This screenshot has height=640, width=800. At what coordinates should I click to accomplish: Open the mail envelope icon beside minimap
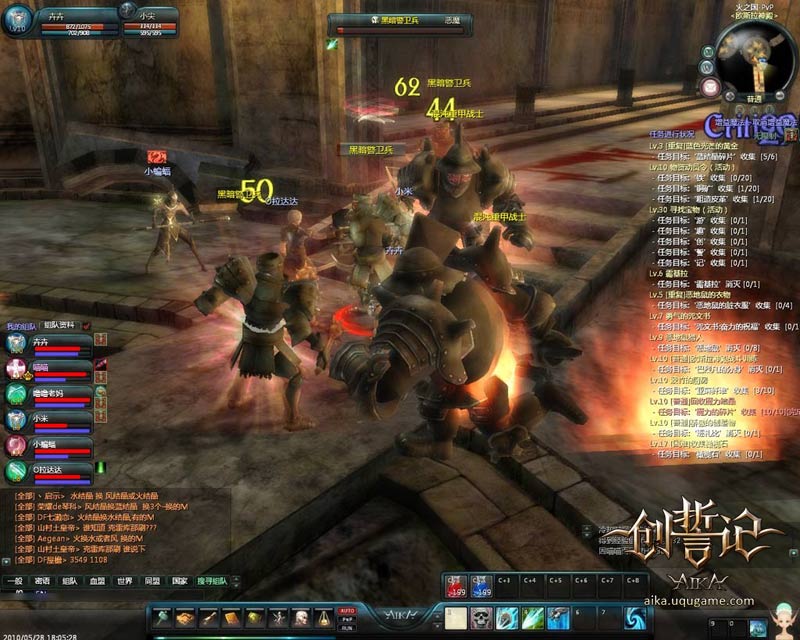pos(711,86)
